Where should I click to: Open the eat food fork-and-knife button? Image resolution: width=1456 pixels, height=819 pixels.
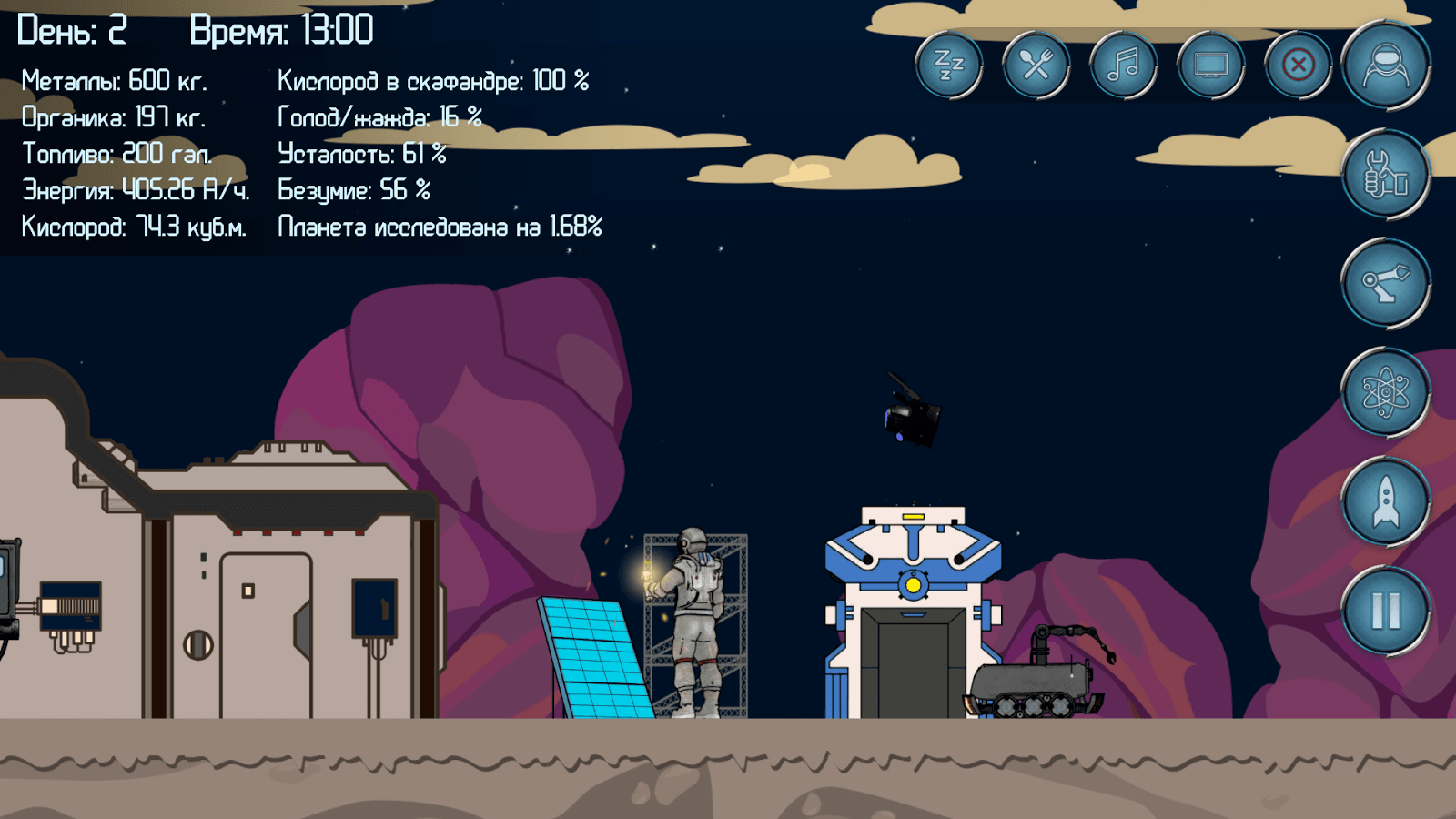(x=1036, y=66)
